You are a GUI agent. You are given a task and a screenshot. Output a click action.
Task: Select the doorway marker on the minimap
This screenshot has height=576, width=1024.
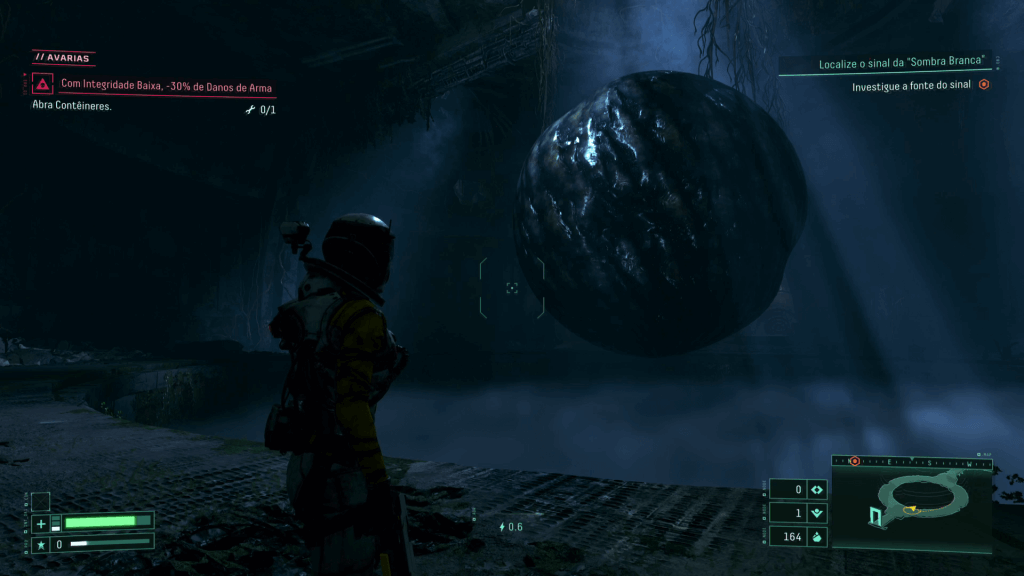click(x=875, y=516)
